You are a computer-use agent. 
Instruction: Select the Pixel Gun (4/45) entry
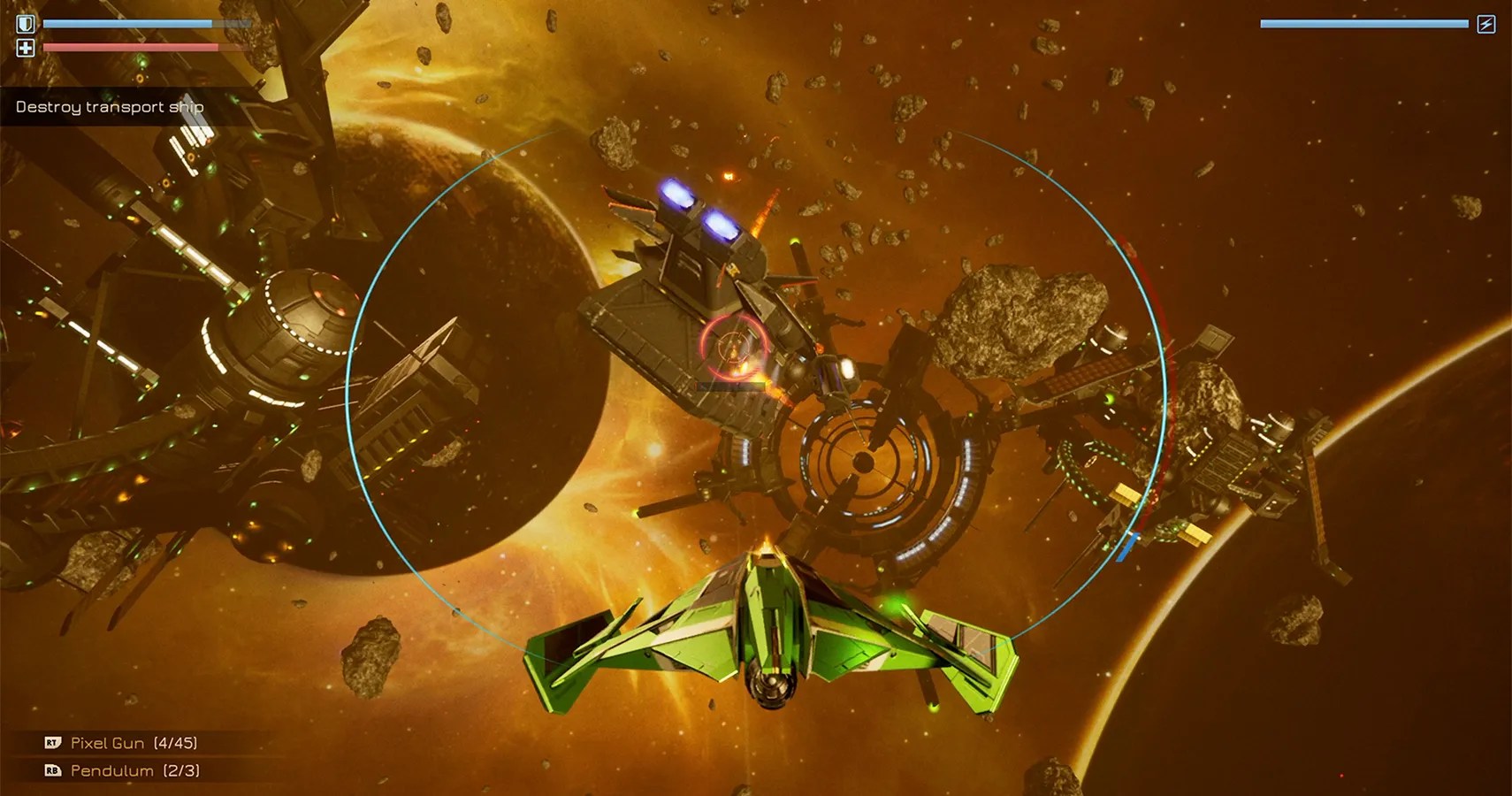pyautogui.click(x=137, y=743)
